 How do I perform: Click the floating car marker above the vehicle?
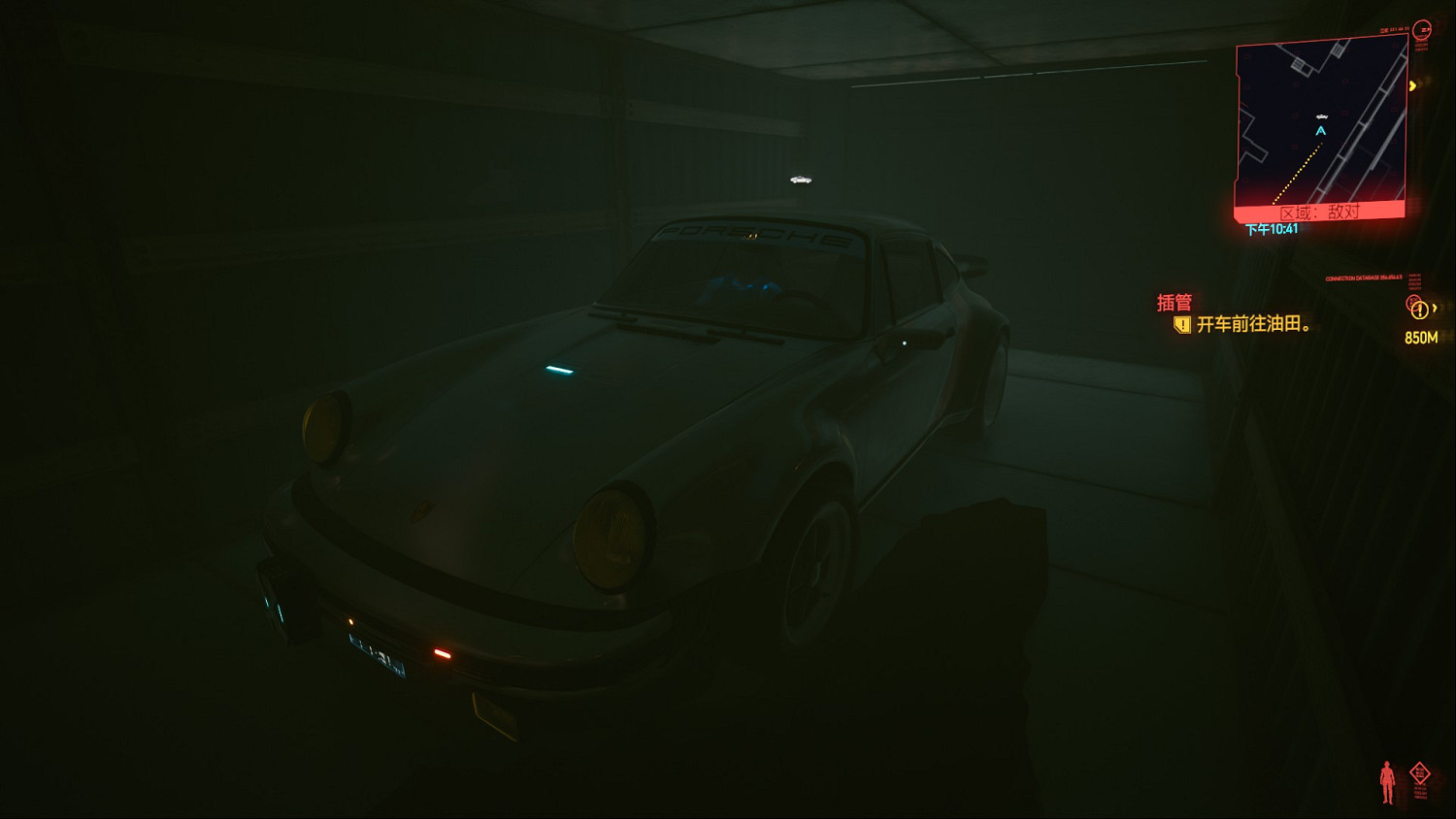pos(801,180)
